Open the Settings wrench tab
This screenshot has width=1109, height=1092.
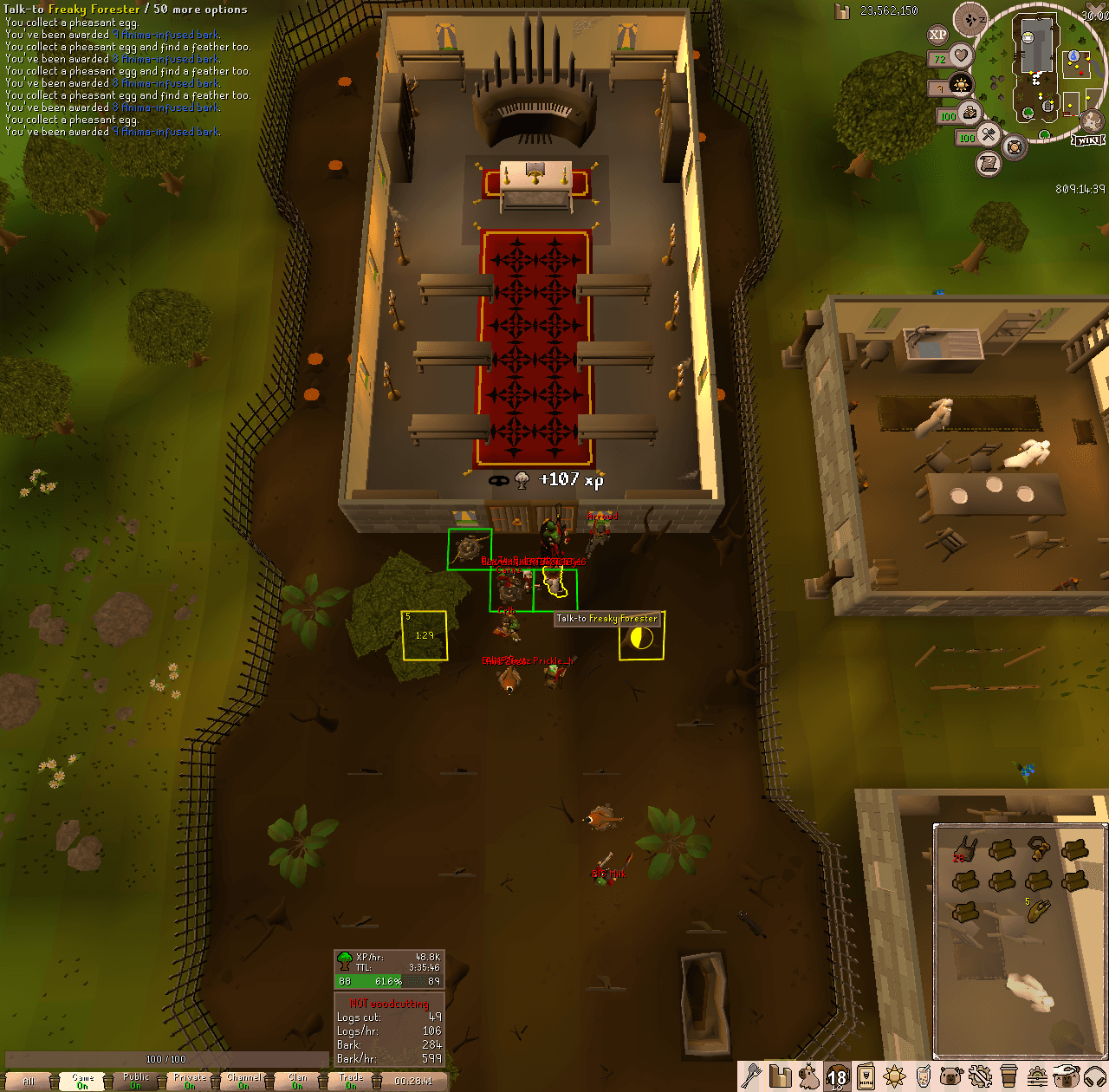pos(980,1079)
